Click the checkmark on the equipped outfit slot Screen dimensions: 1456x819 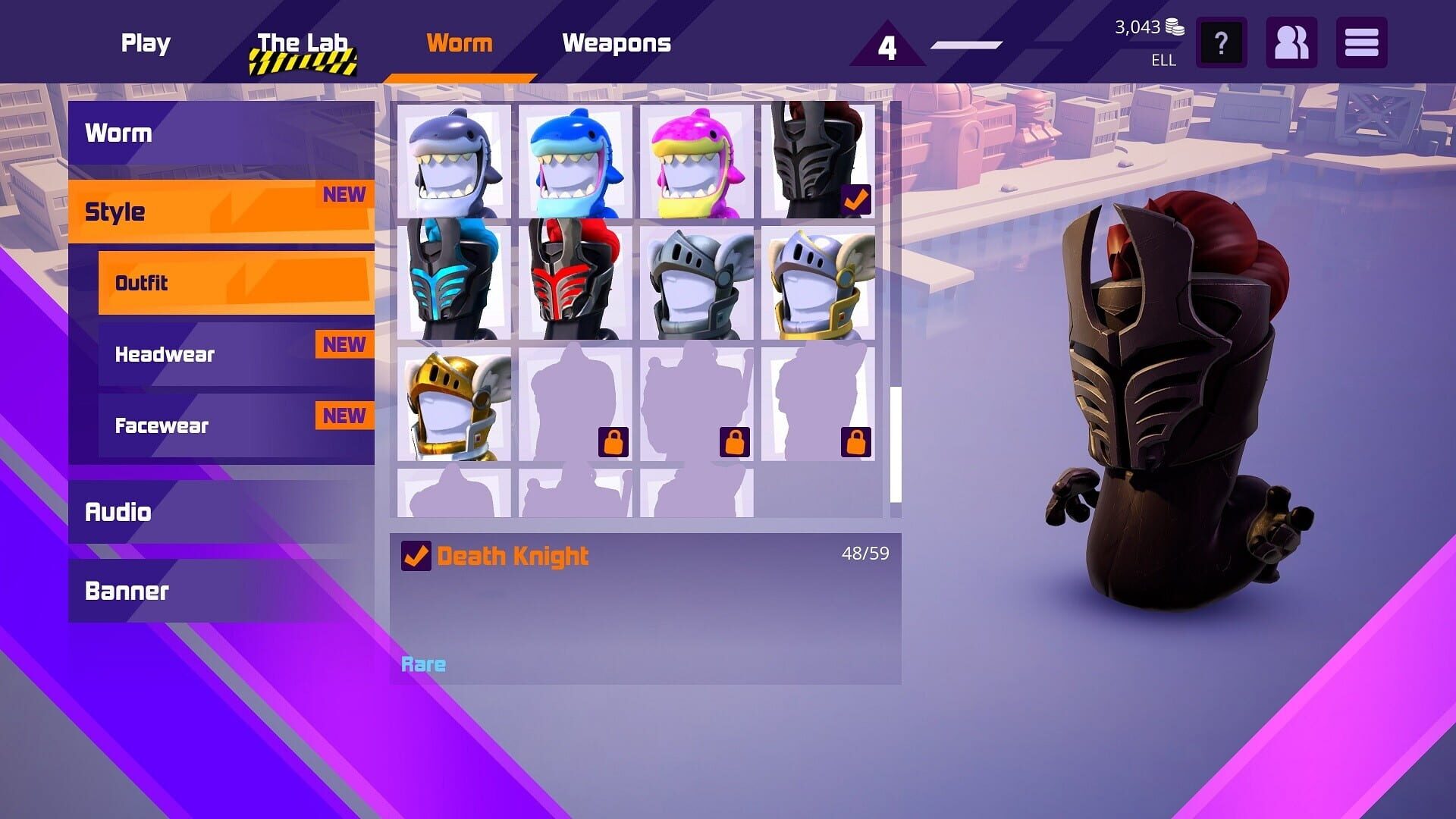pyautogui.click(x=855, y=199)
